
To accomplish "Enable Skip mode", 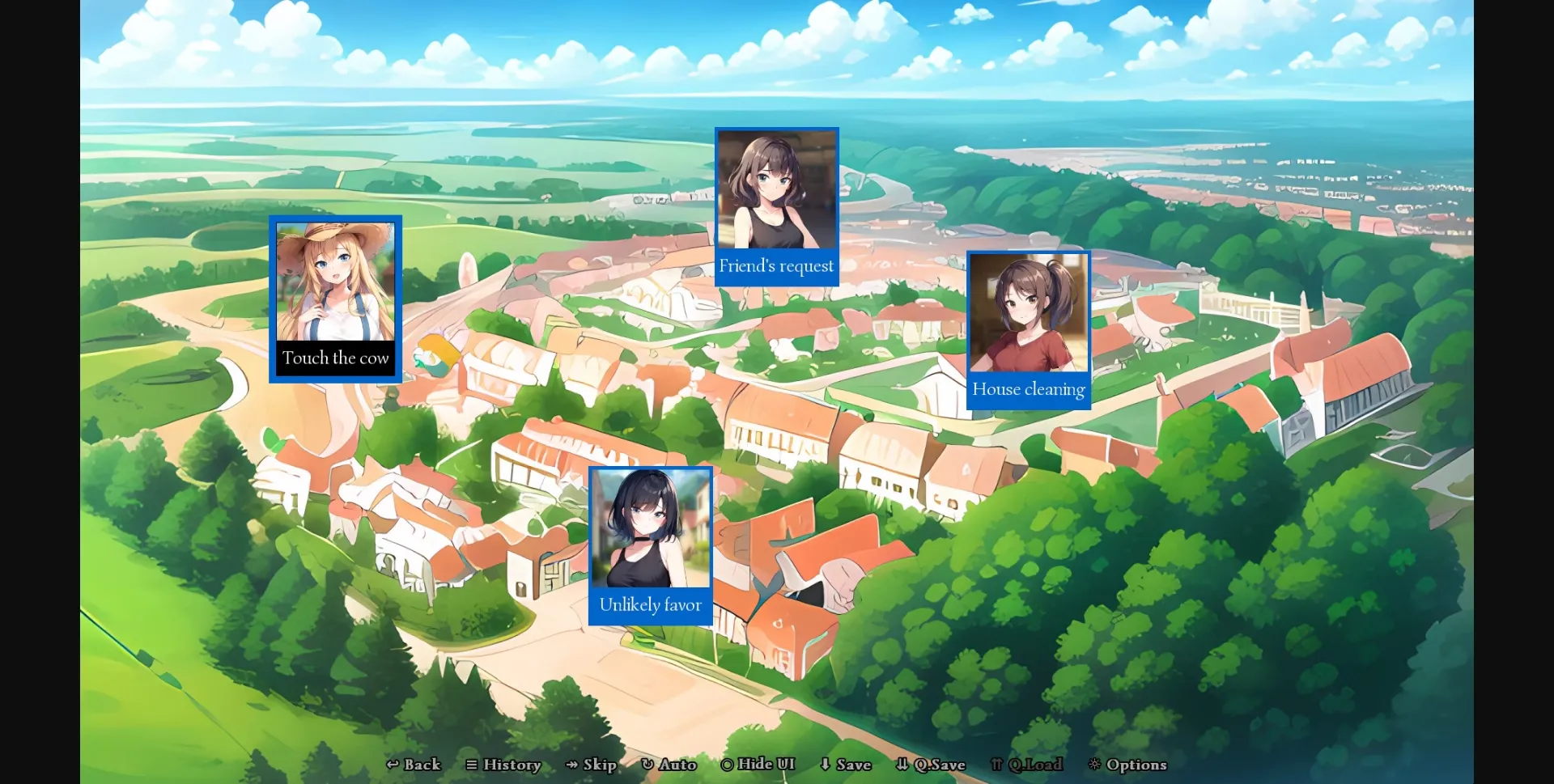I will (x=592, y=765).
